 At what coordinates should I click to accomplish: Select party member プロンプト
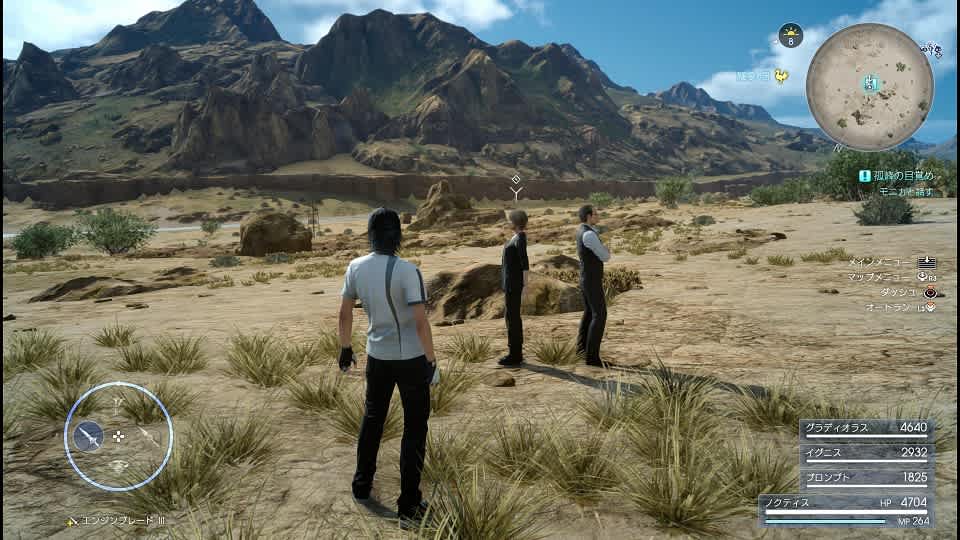coord(867,478)
